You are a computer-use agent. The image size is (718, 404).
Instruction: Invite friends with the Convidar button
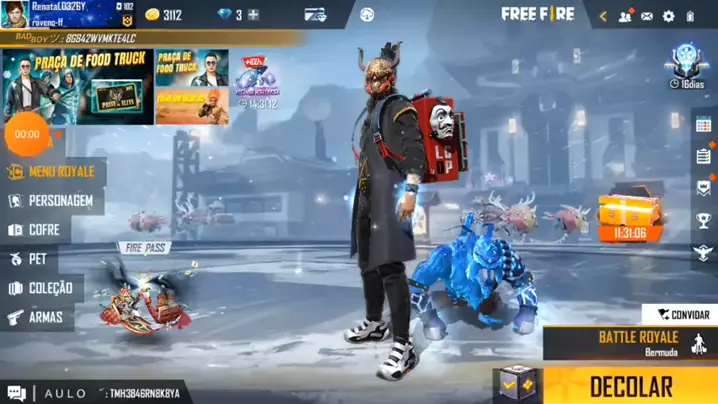click(x=682, y=315)
